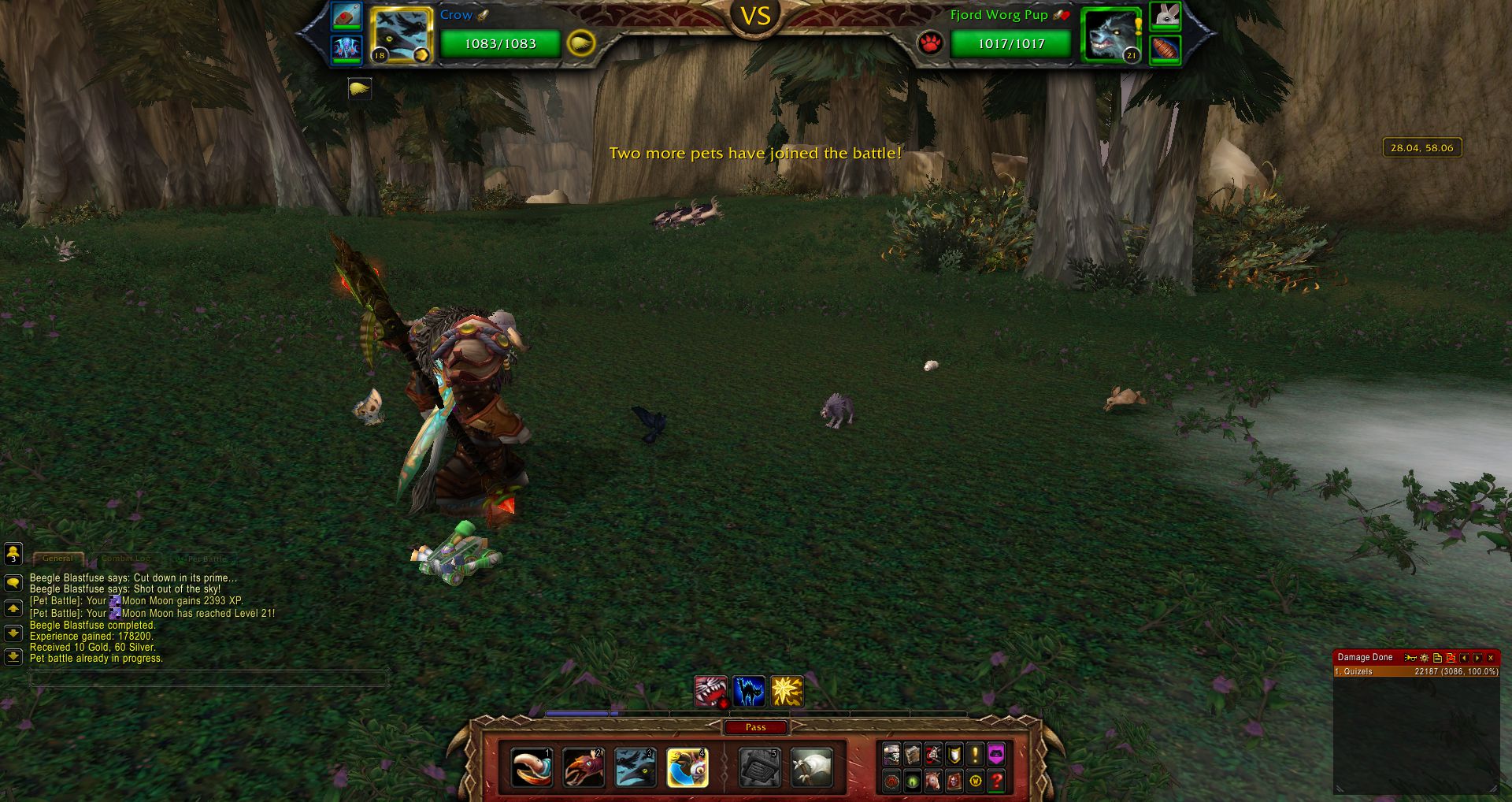Close the Damage Done meter window
The image size is (1512, 802).
click(x=1491, y=658)
